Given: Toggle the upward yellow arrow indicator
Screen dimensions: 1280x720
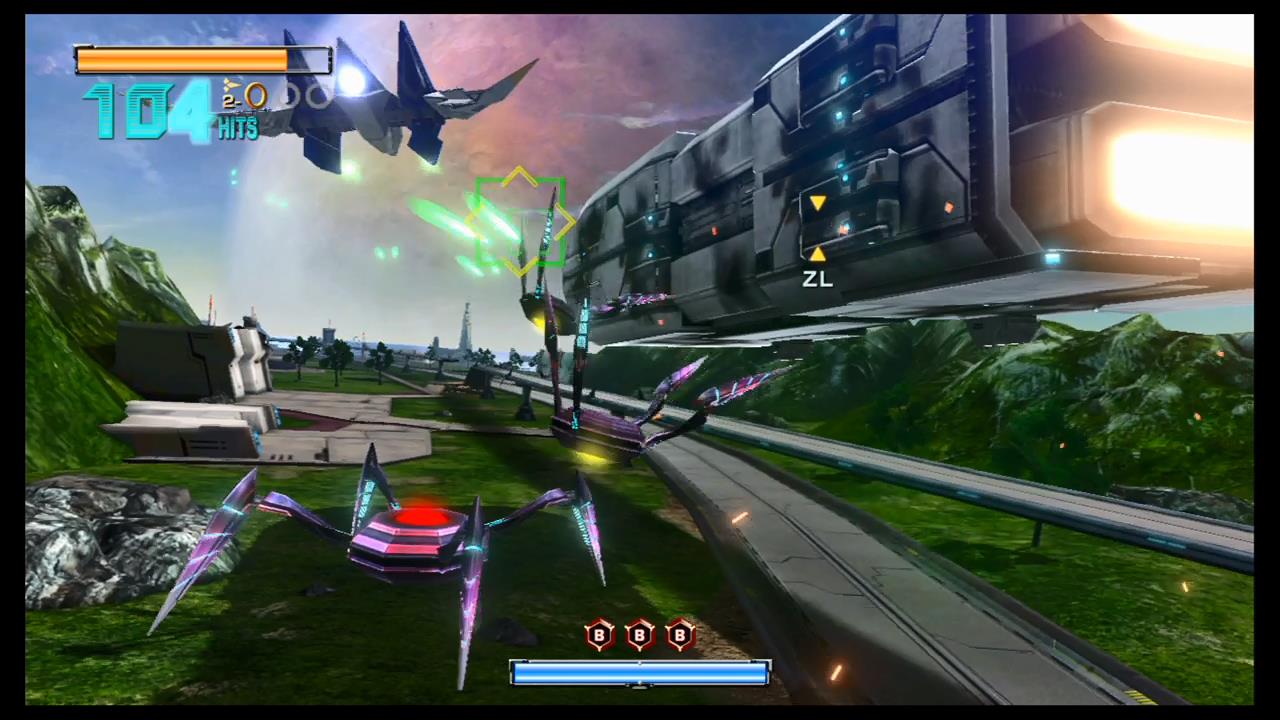Looking at the screenshot, I should pos(818,253).
